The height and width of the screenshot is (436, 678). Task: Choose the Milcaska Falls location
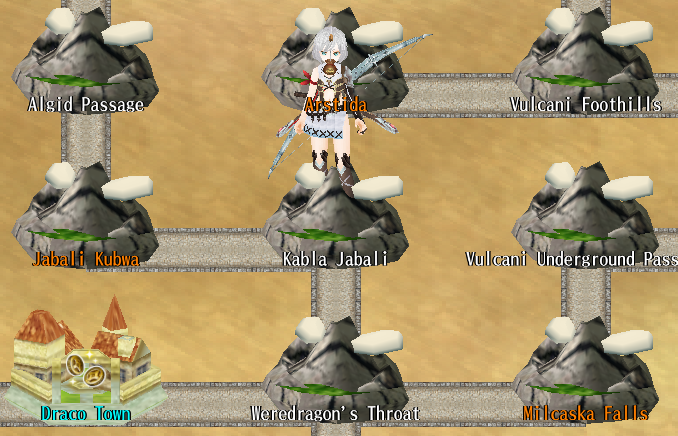click(x=585, y=368)
